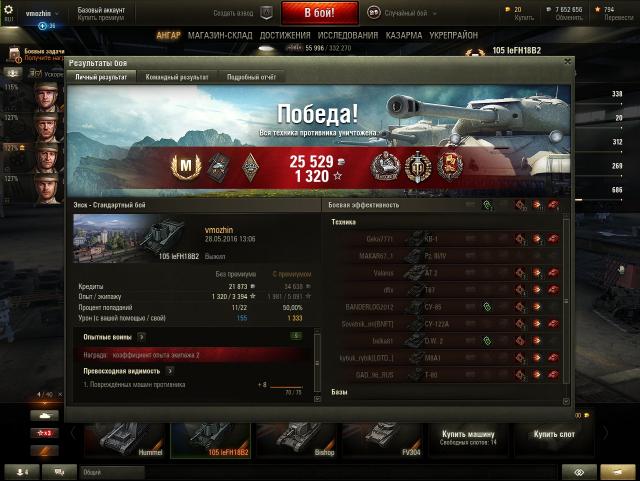Open the "ИССЛЕДОВАНИЯ" tech tree
Image resolution: width=640 pixels, height=481 pixels.
coord(347,35)
